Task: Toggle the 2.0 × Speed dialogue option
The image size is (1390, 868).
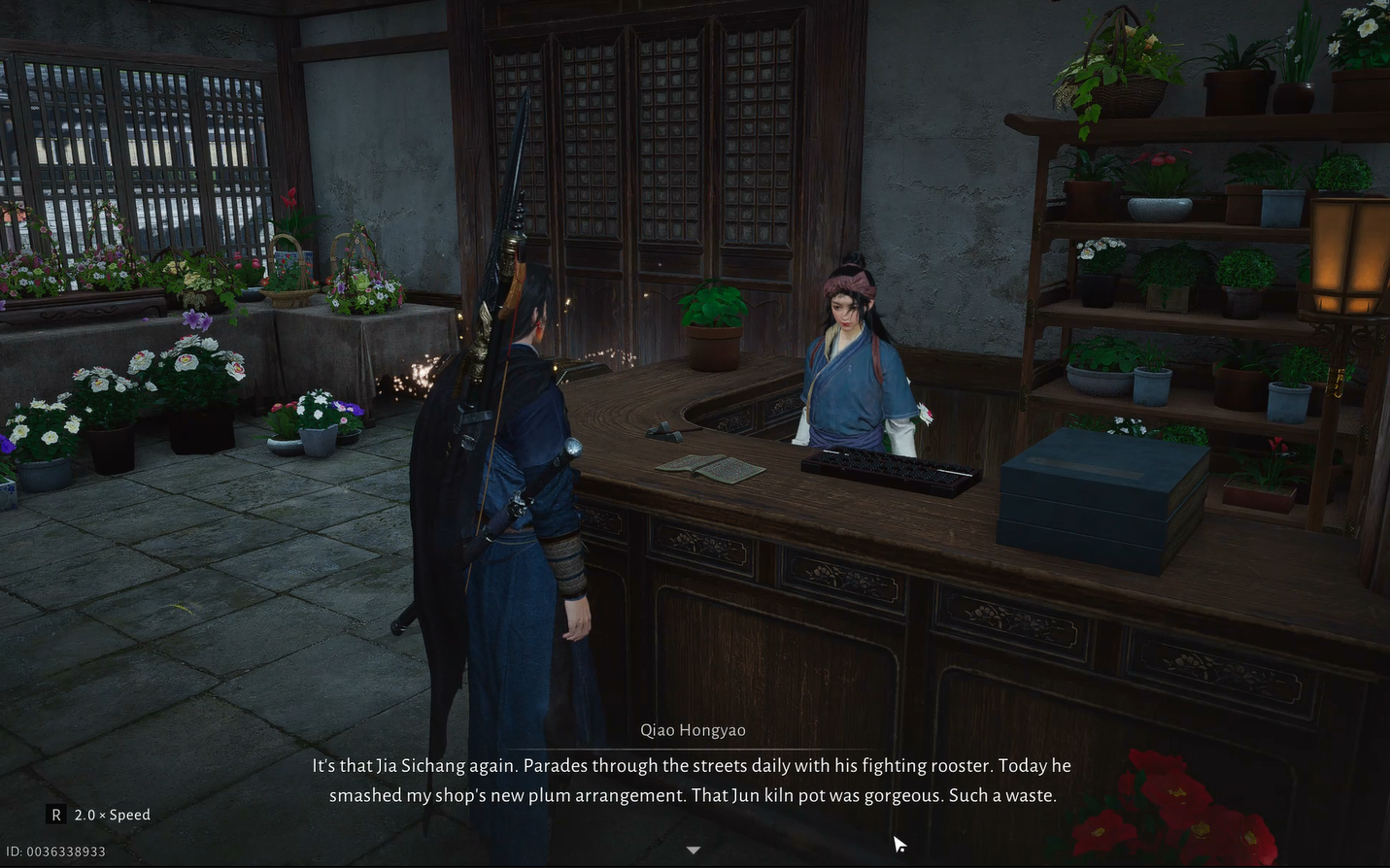Action: click(x=100, y=815)
